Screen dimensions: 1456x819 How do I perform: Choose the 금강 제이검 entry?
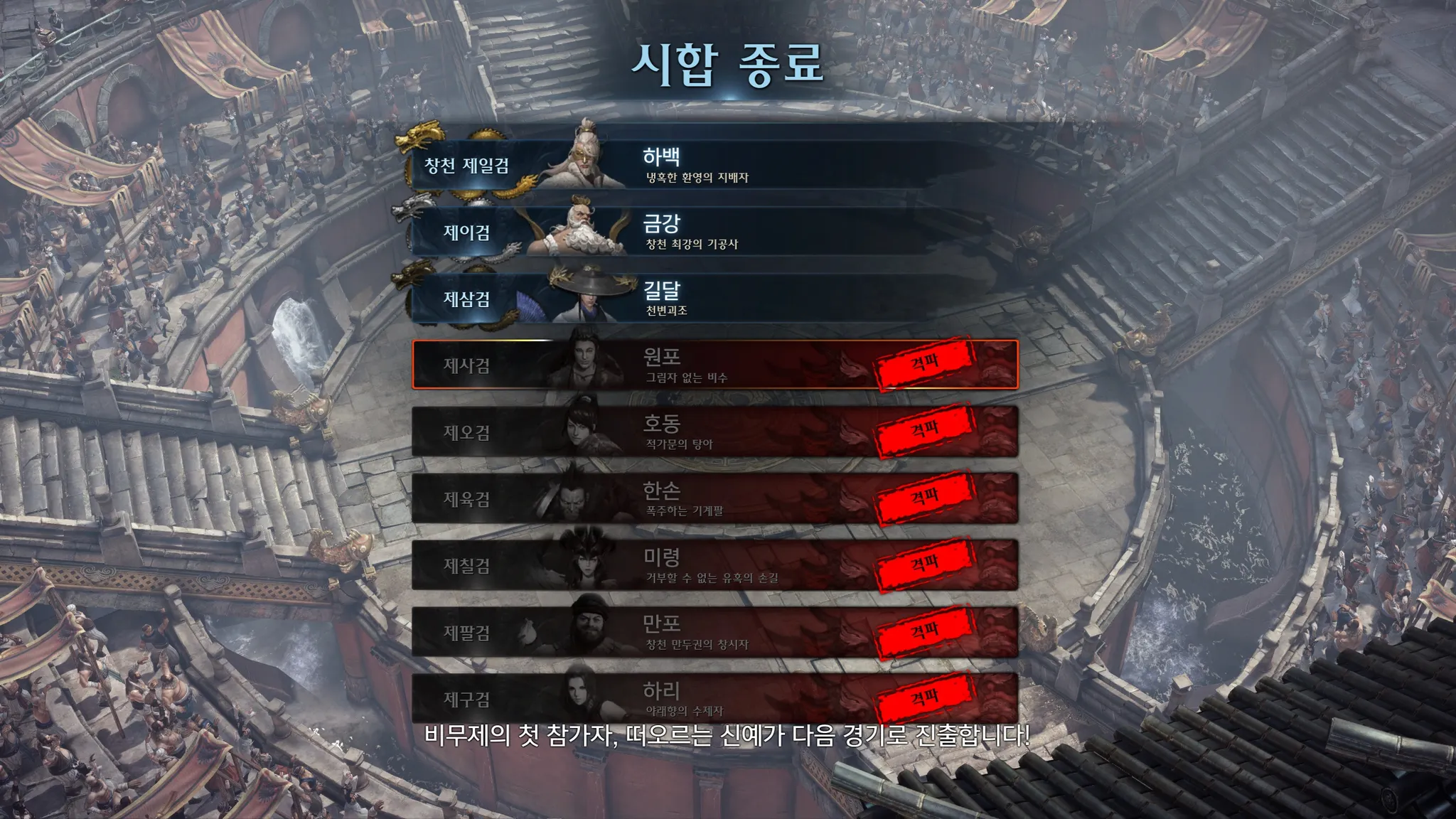[714, 232]
